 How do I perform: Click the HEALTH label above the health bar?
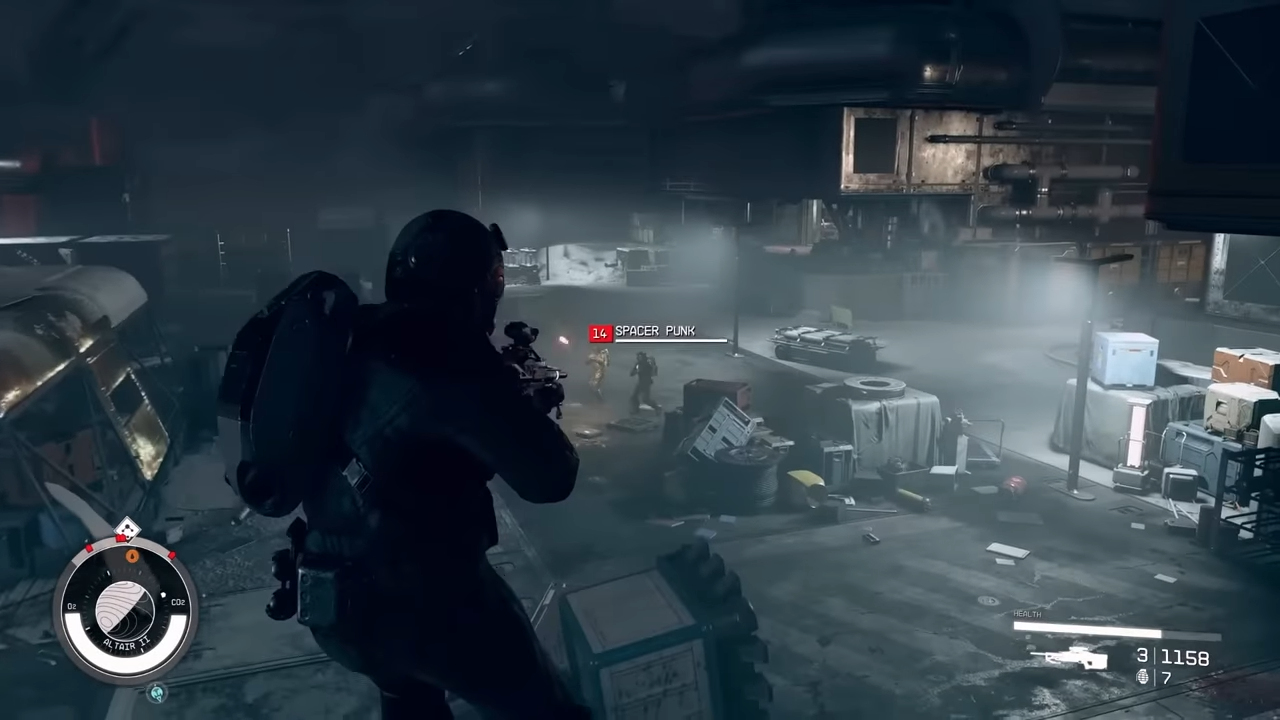[1027, 614]
